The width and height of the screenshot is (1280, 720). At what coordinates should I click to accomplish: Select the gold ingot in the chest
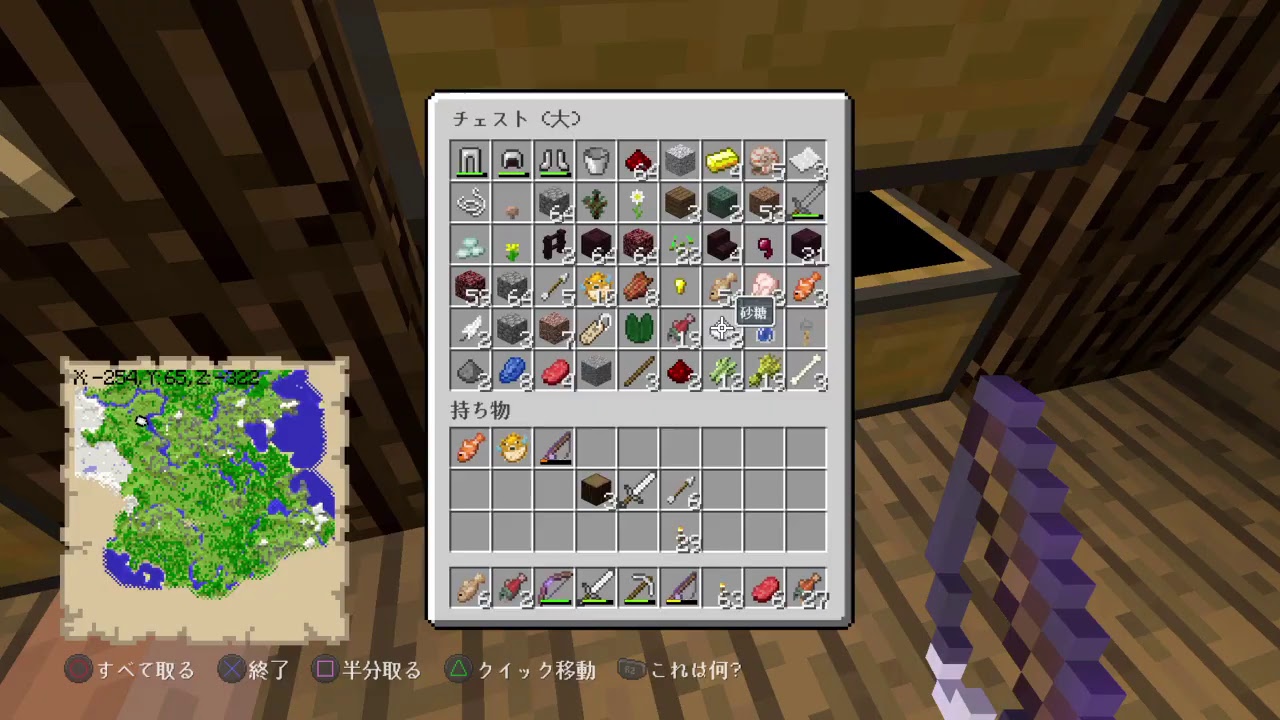coord(722,162)
